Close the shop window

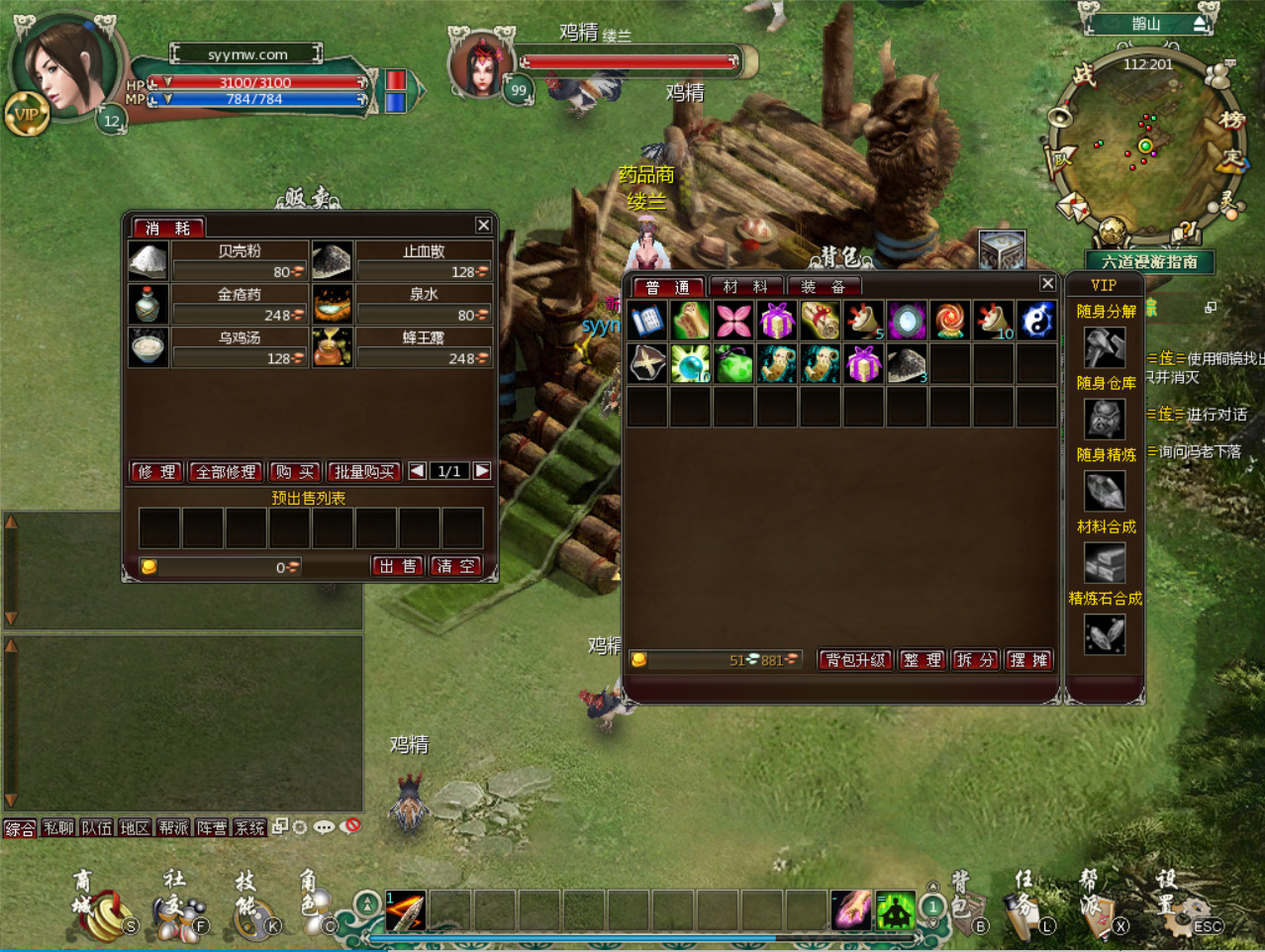tap(483, 226)
